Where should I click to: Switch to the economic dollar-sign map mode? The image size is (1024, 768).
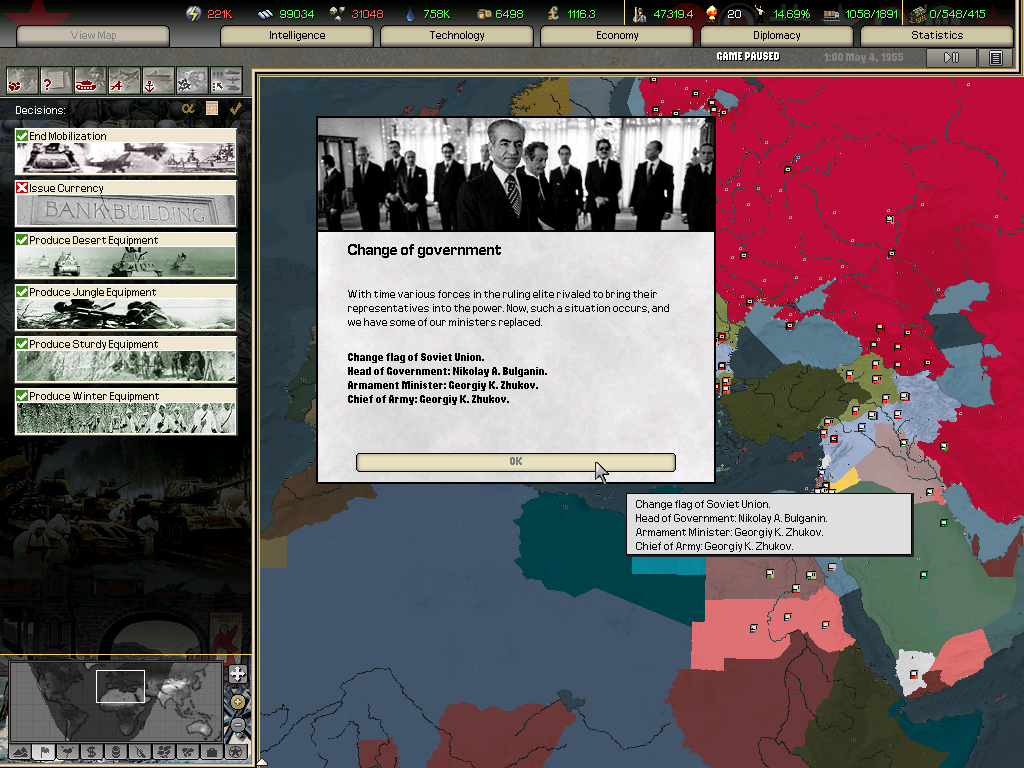(x=91, y=751)
